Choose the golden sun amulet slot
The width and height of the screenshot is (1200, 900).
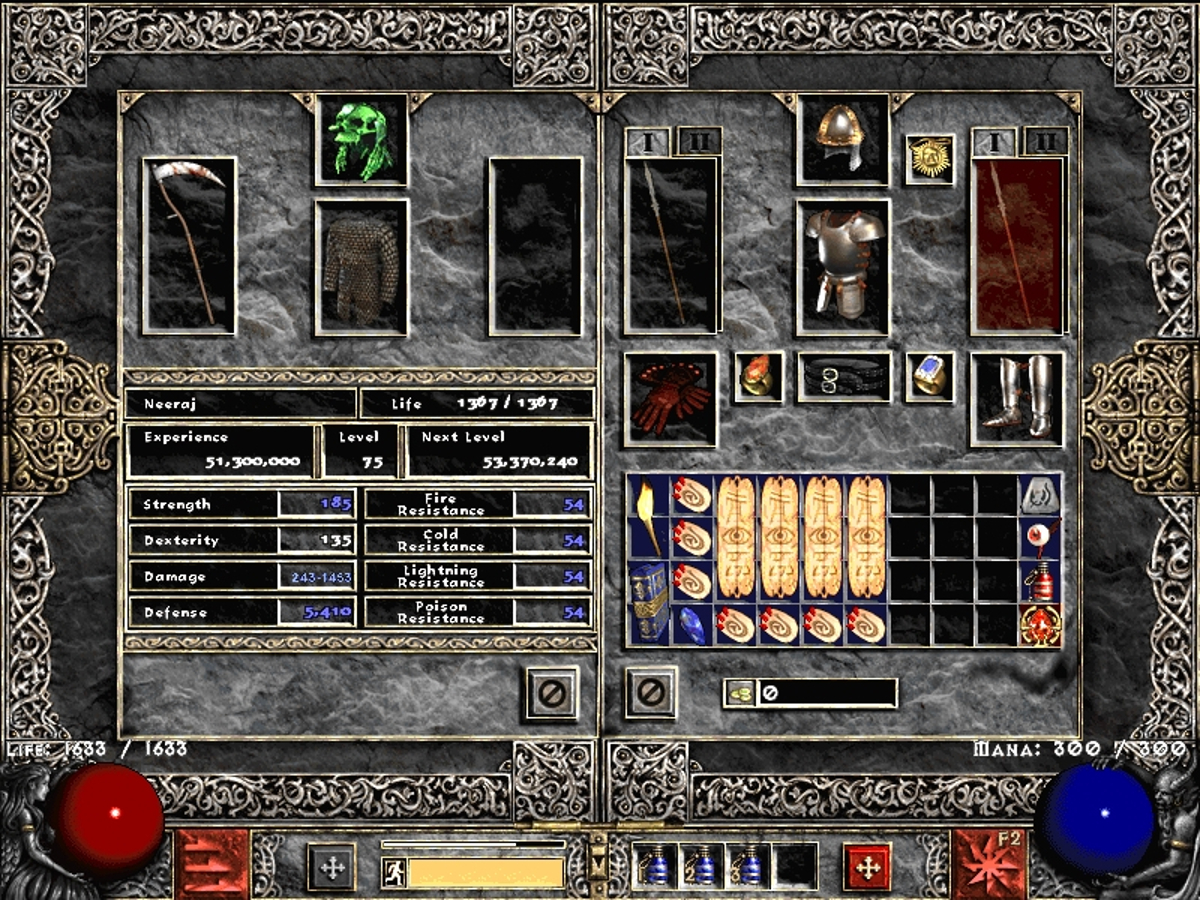(x=929, y=159)
